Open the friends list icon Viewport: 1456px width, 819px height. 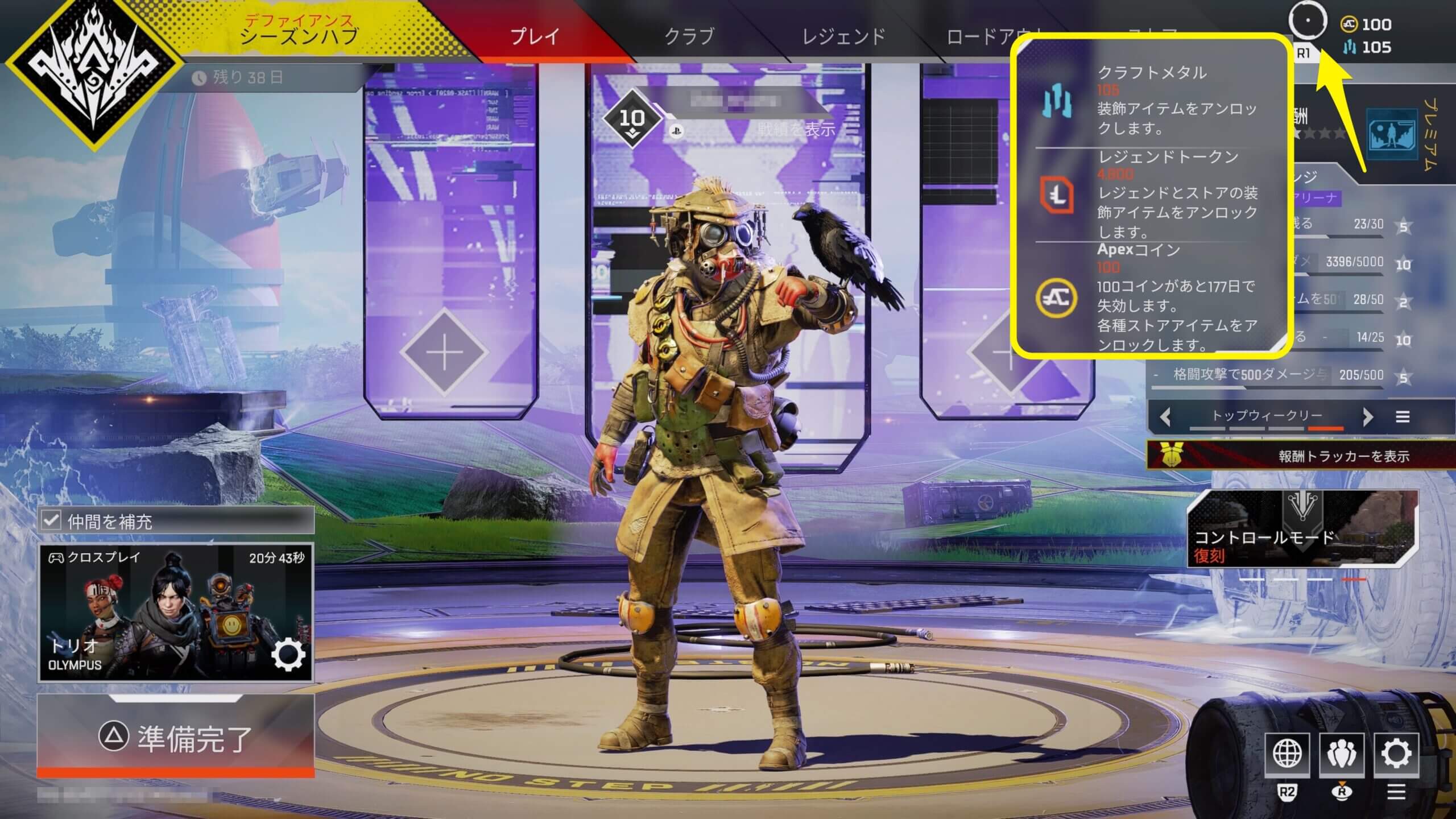pos(1342,755)
